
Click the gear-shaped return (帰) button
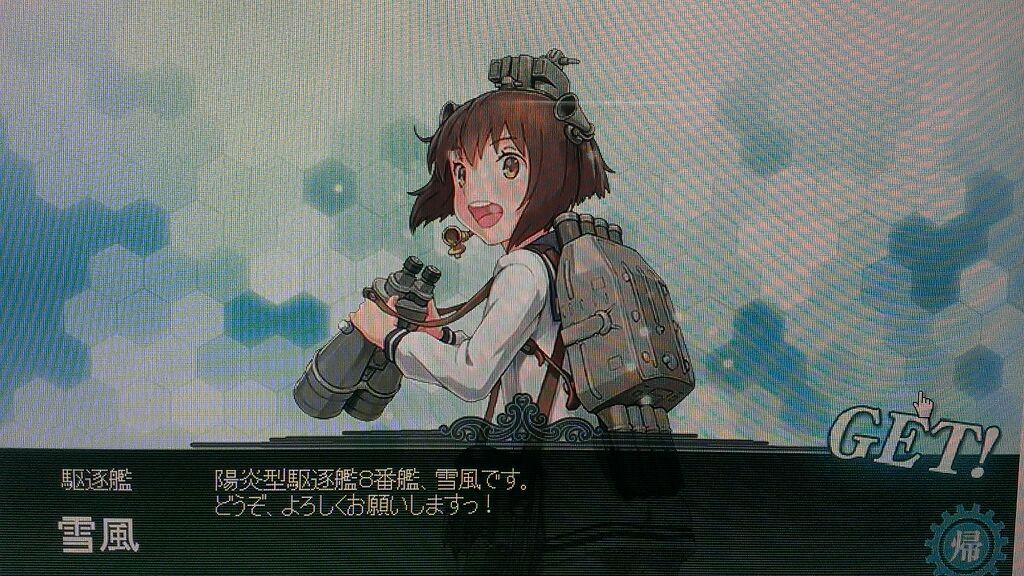click(x=965, y=544)
